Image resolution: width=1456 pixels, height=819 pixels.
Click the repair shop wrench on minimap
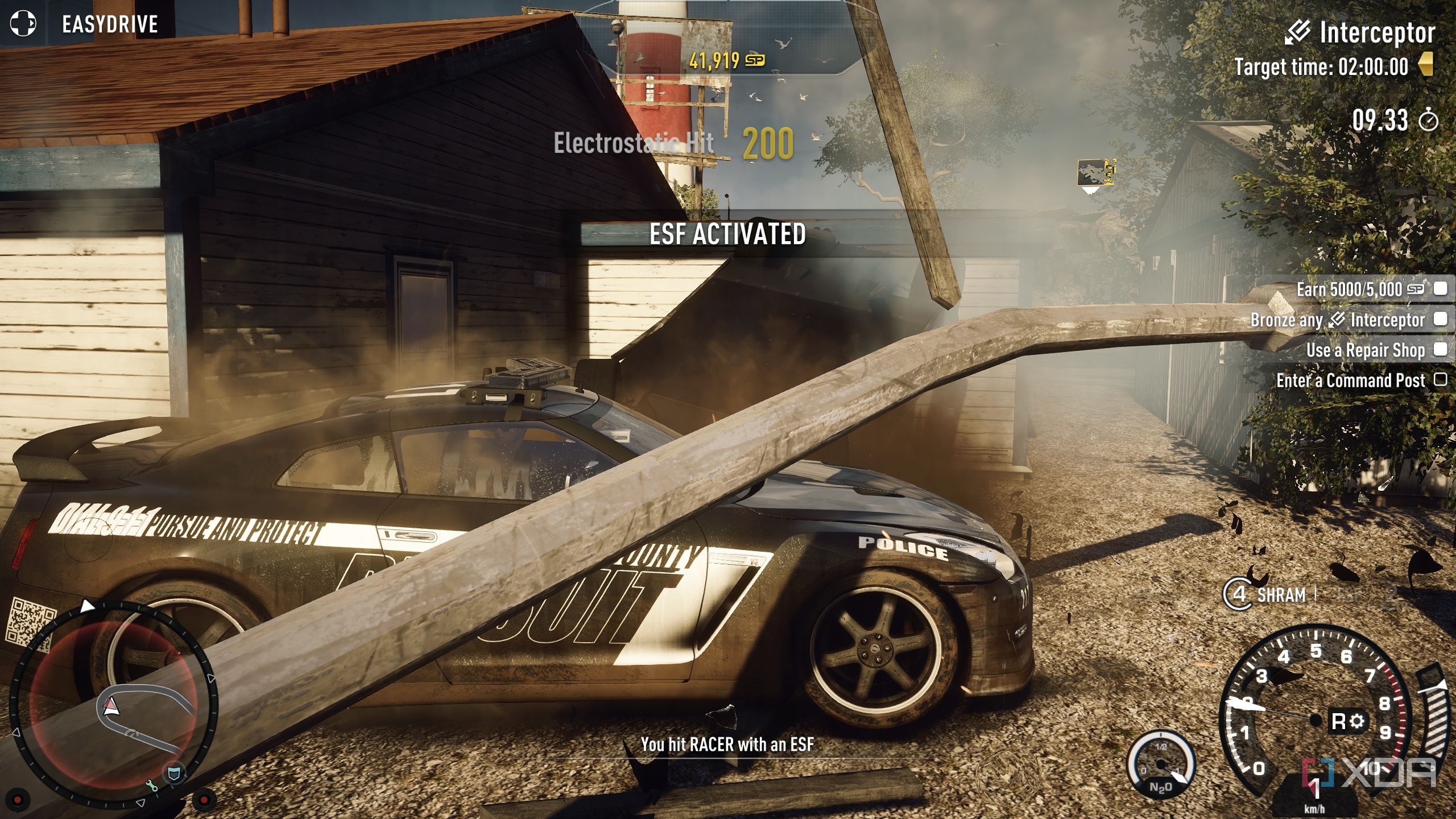click(x=151, y=786)
